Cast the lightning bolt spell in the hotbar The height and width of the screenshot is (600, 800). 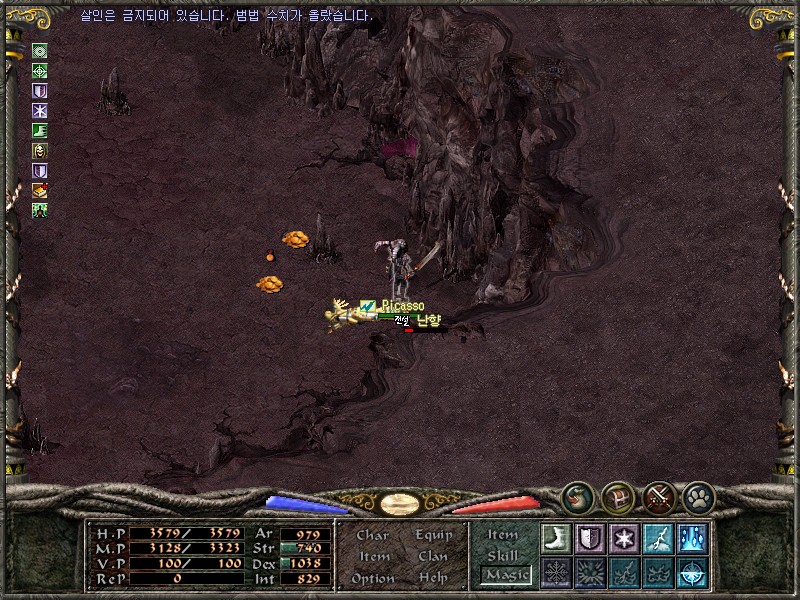[x=658, y=537]
